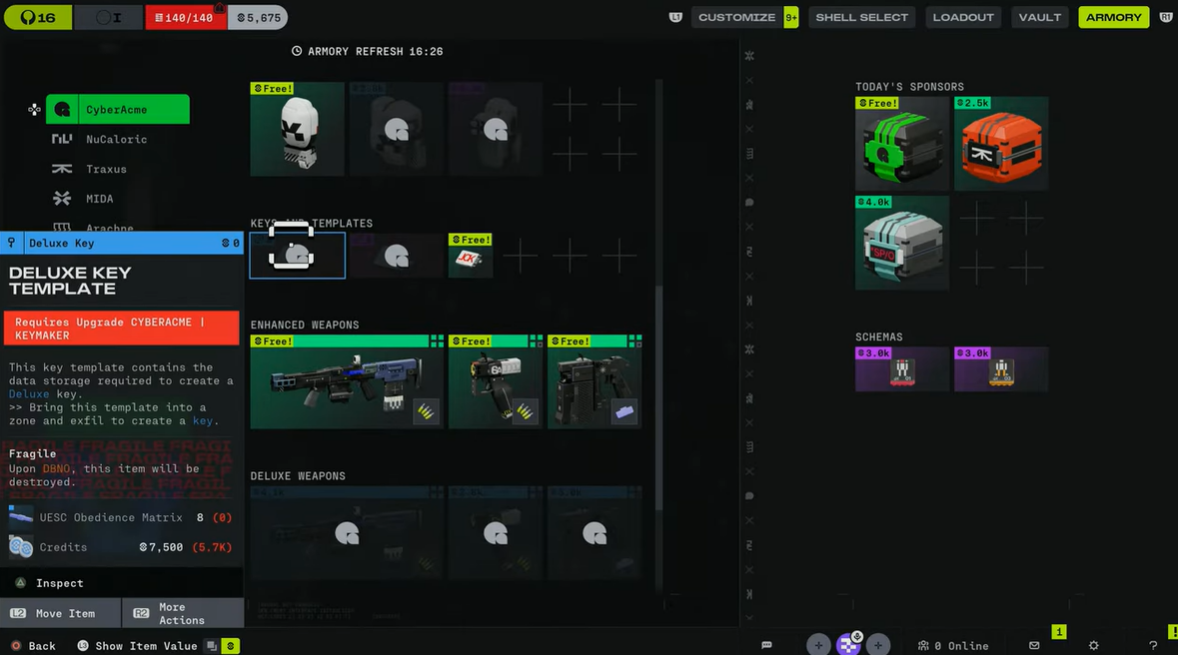Choose the free blue enhanced rifle
This screenshot has height=655, width=1178.
[346, 382]
